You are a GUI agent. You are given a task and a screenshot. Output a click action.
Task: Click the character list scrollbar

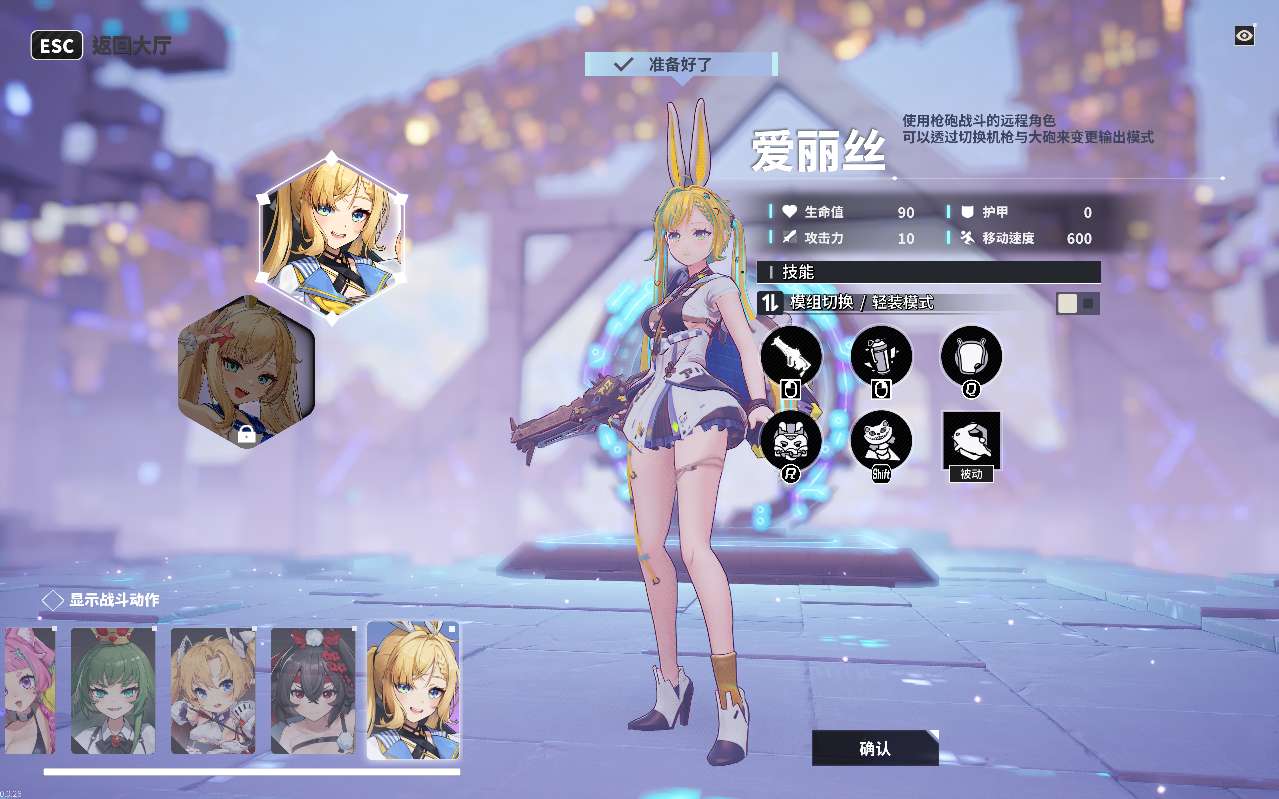click(x=251, y=772)
